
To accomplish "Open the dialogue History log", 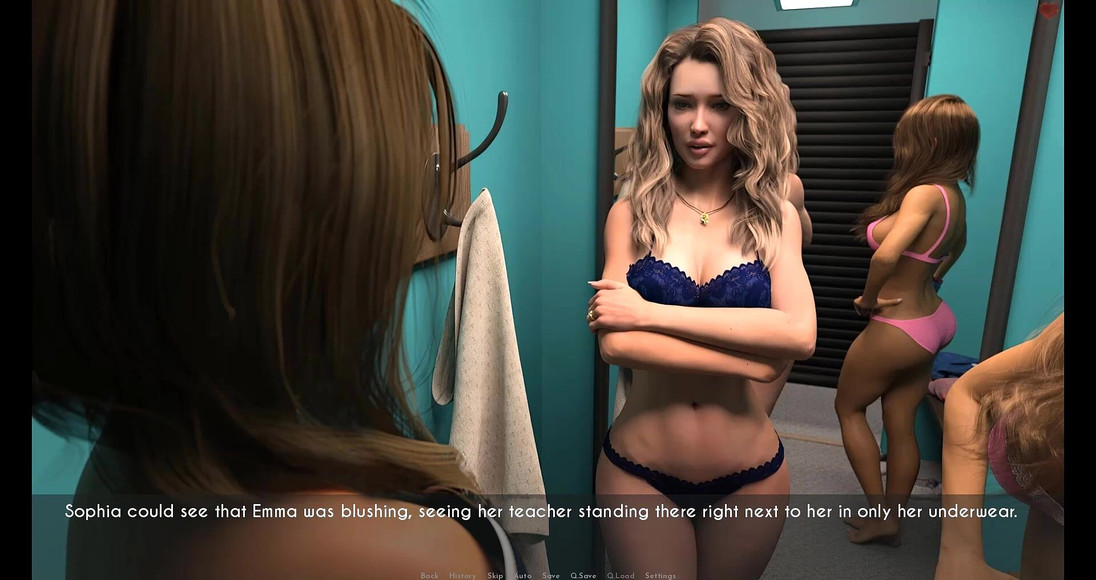I will point(462,575).
